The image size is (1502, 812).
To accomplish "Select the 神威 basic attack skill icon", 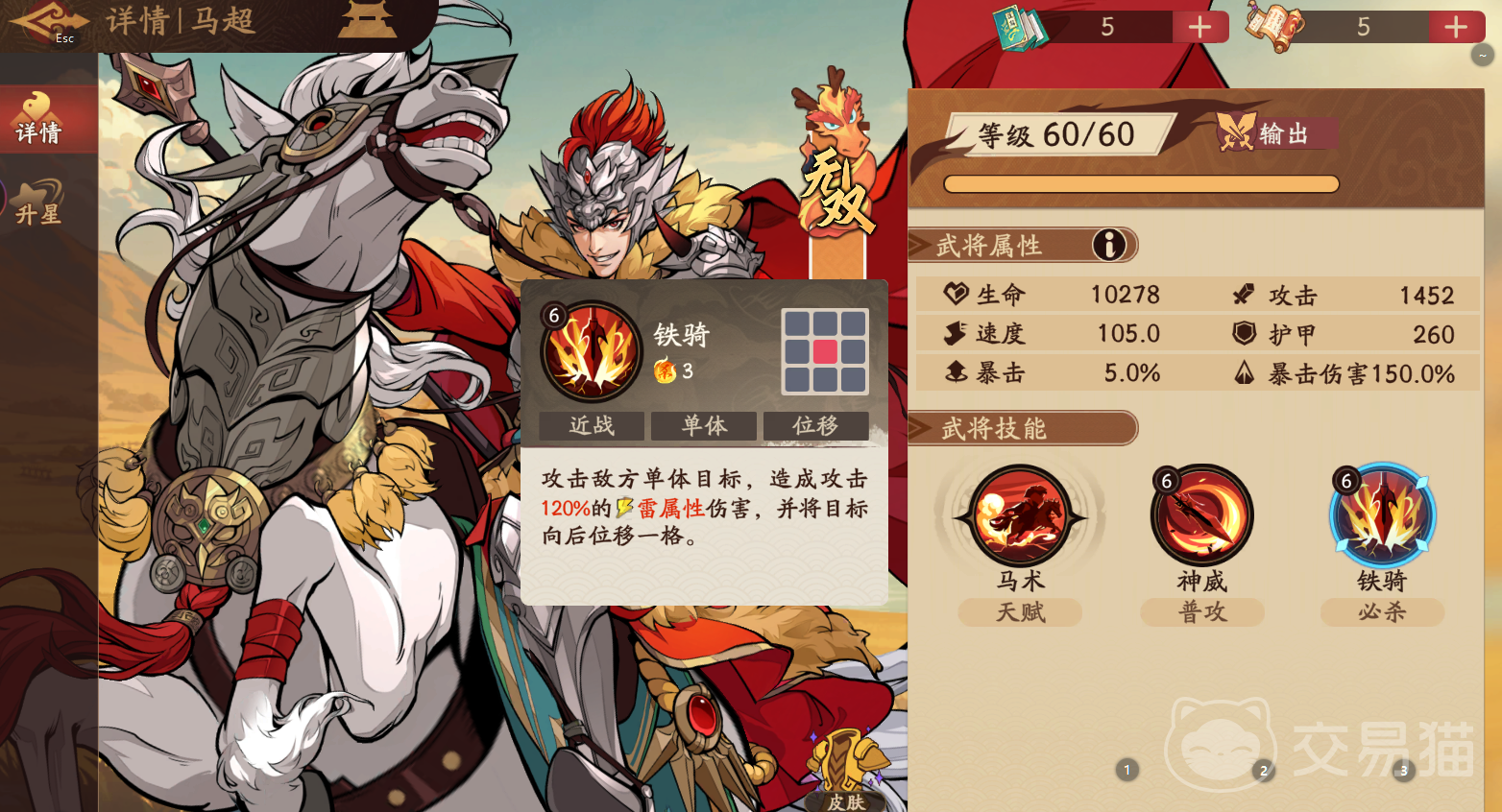I will (1201, 515).
